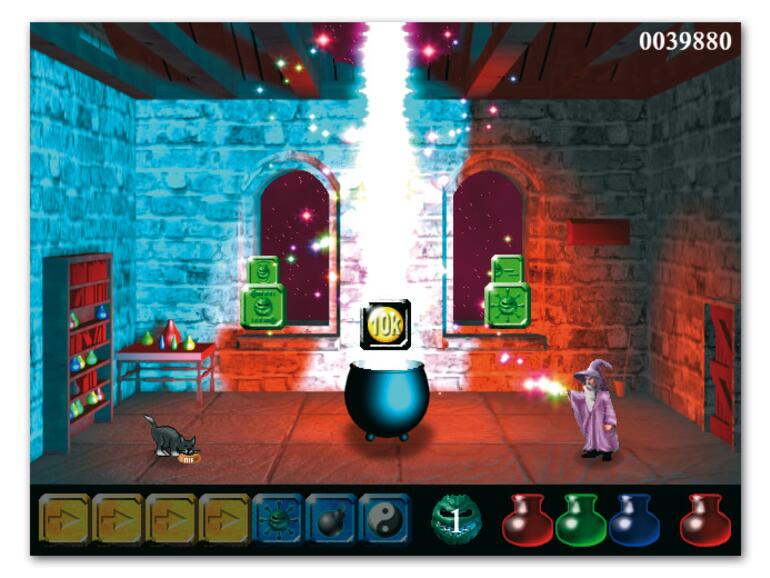Viewport: 770px width, 578px height.
Task: Pick the green potion flask
Action: click(x=581, y=520)
